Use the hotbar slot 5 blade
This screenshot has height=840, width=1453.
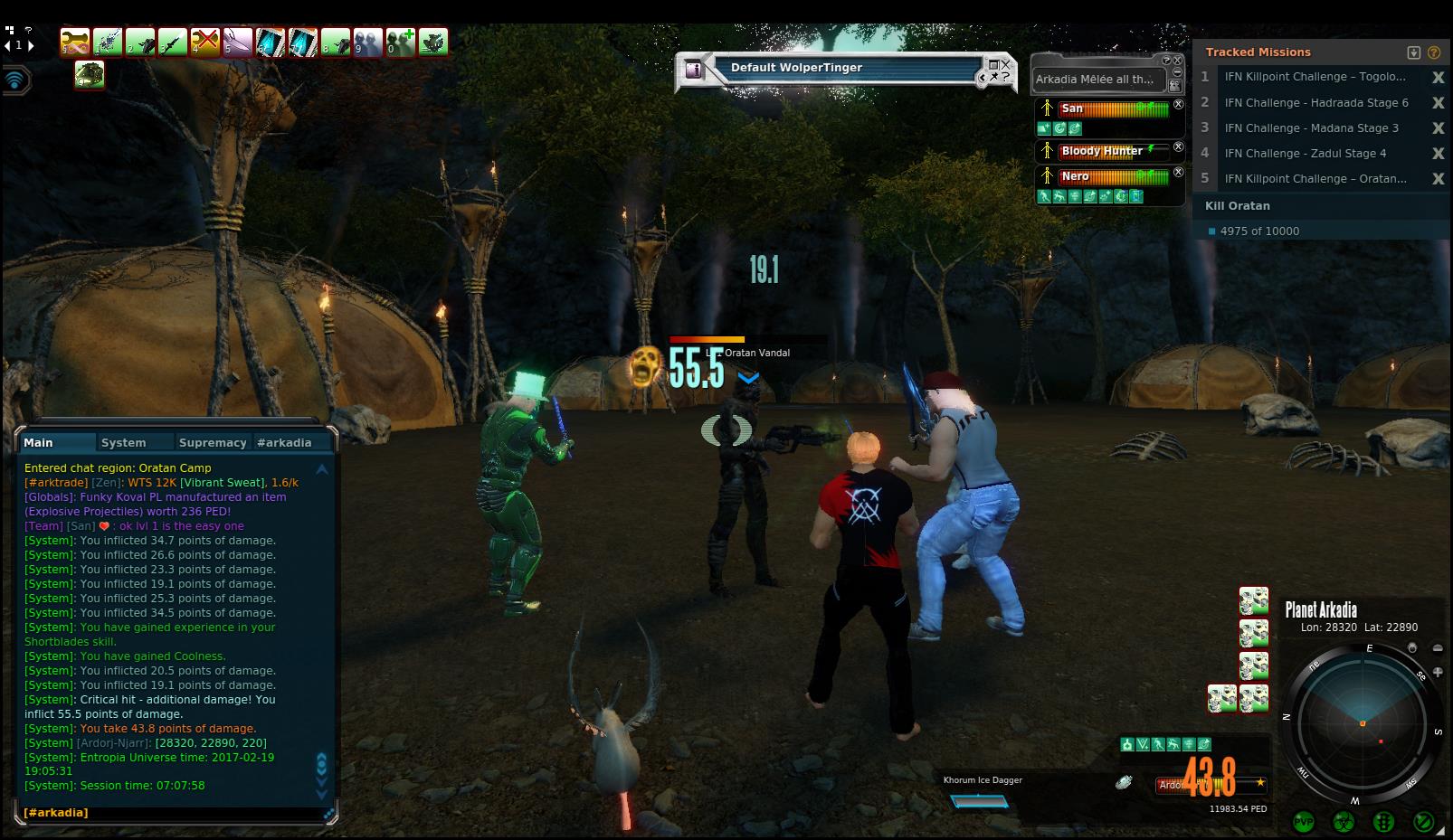pos(238,42)
